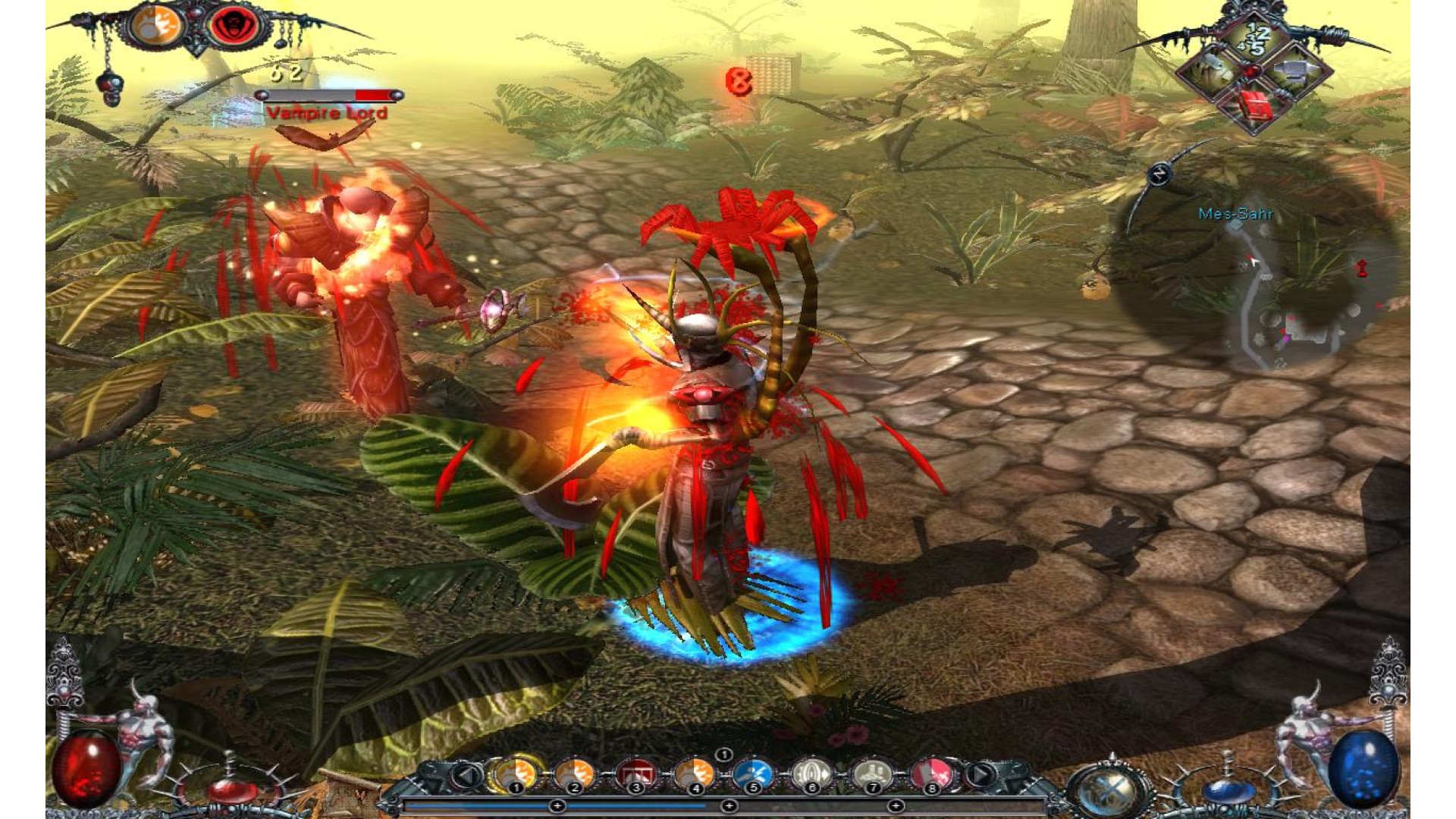Click the red vampire face icon

(x=234, y=27)
